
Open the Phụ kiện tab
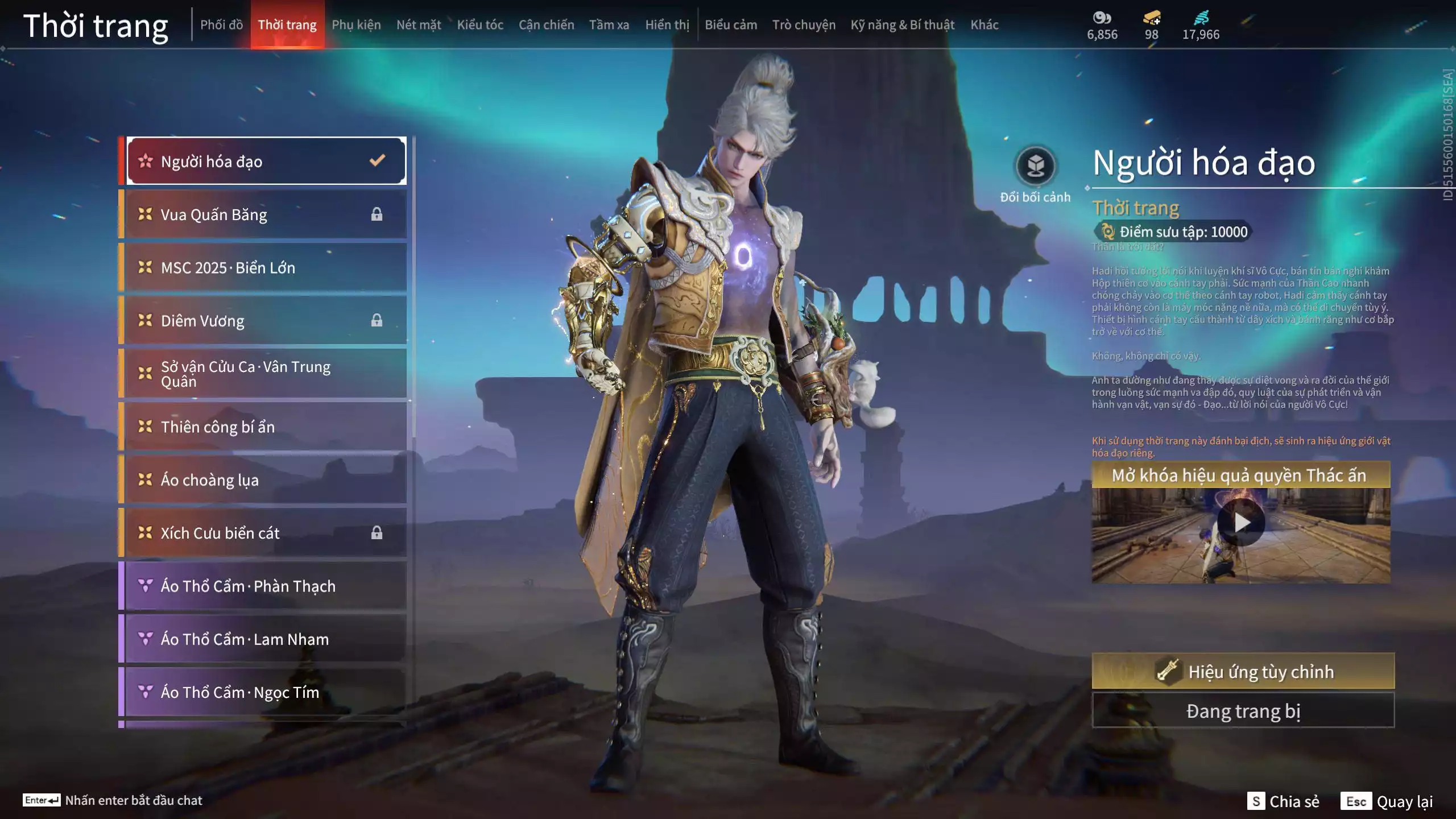356,24
